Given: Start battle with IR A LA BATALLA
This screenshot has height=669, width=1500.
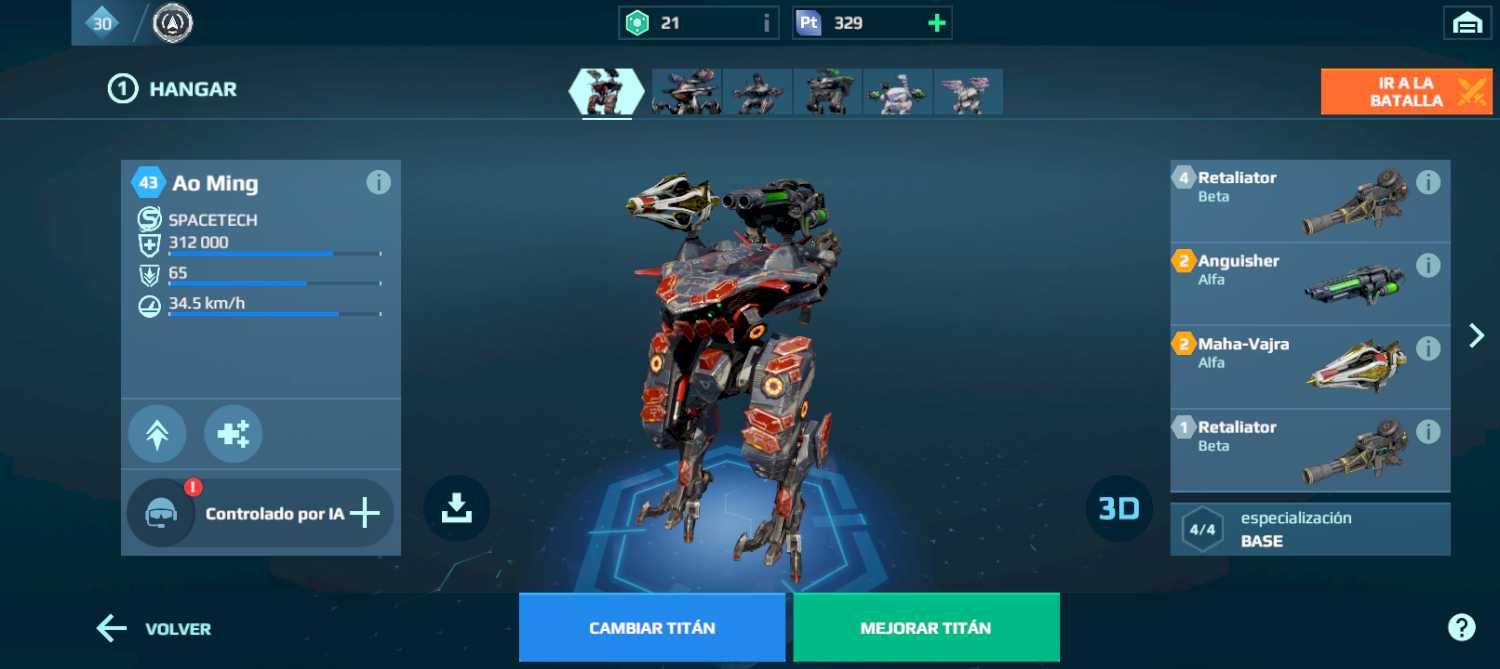Looking at the screenshot, I should (x=1406, y=92).
